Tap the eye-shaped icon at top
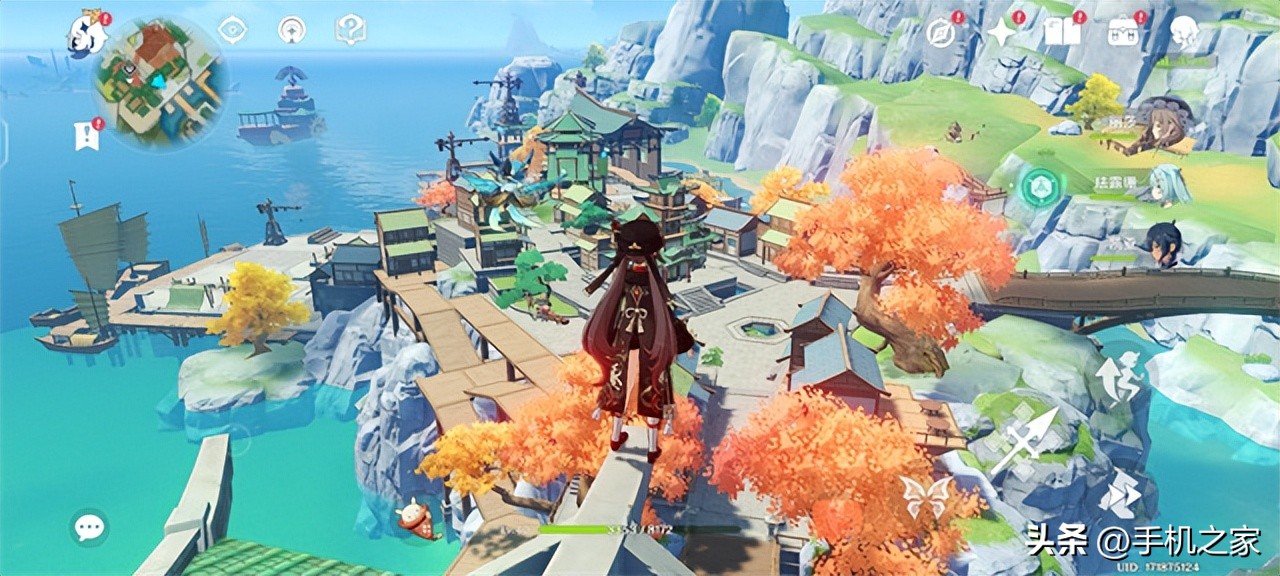 click(x=232, y=30)
